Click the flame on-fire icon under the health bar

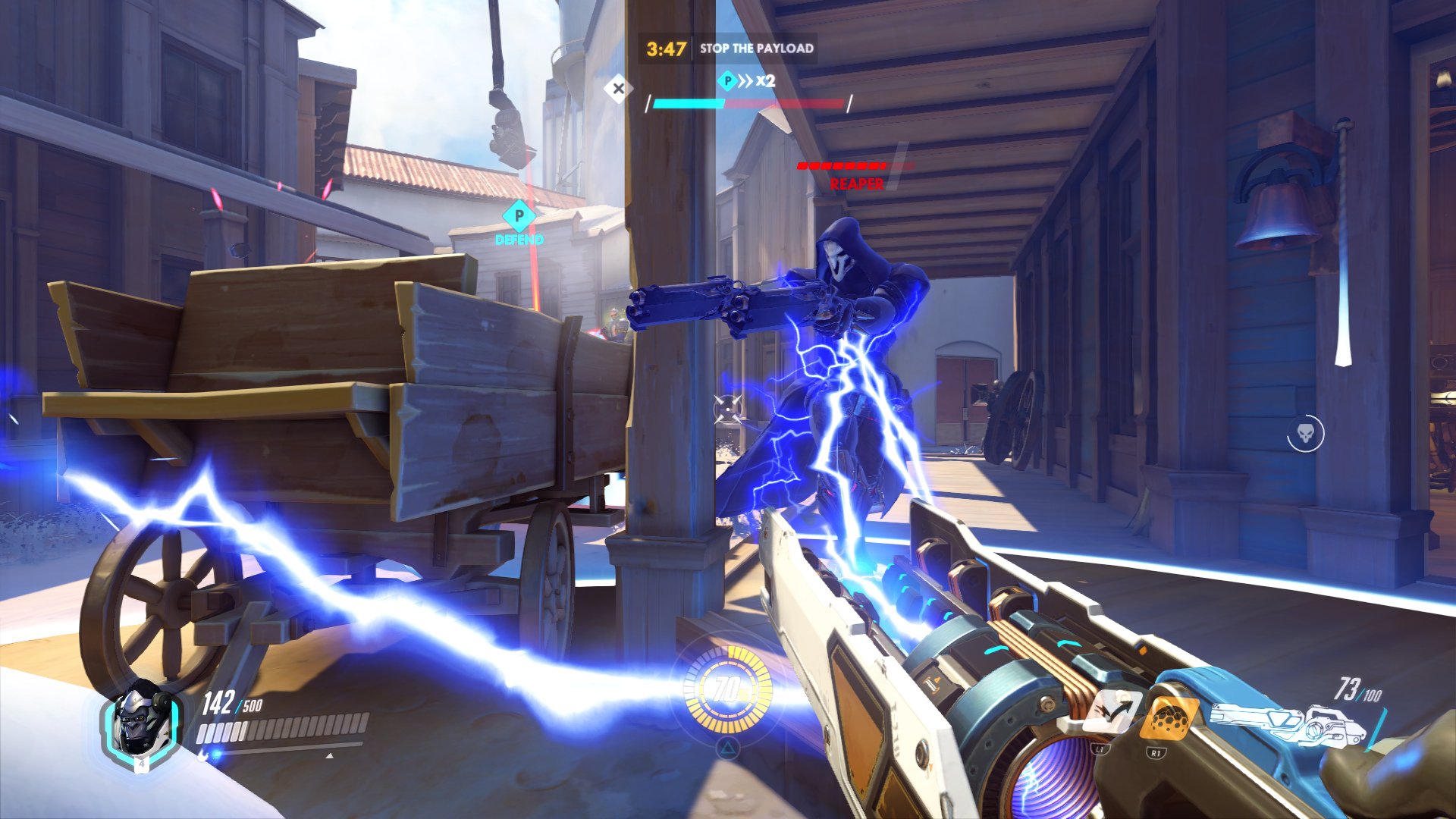pos(202,755)
